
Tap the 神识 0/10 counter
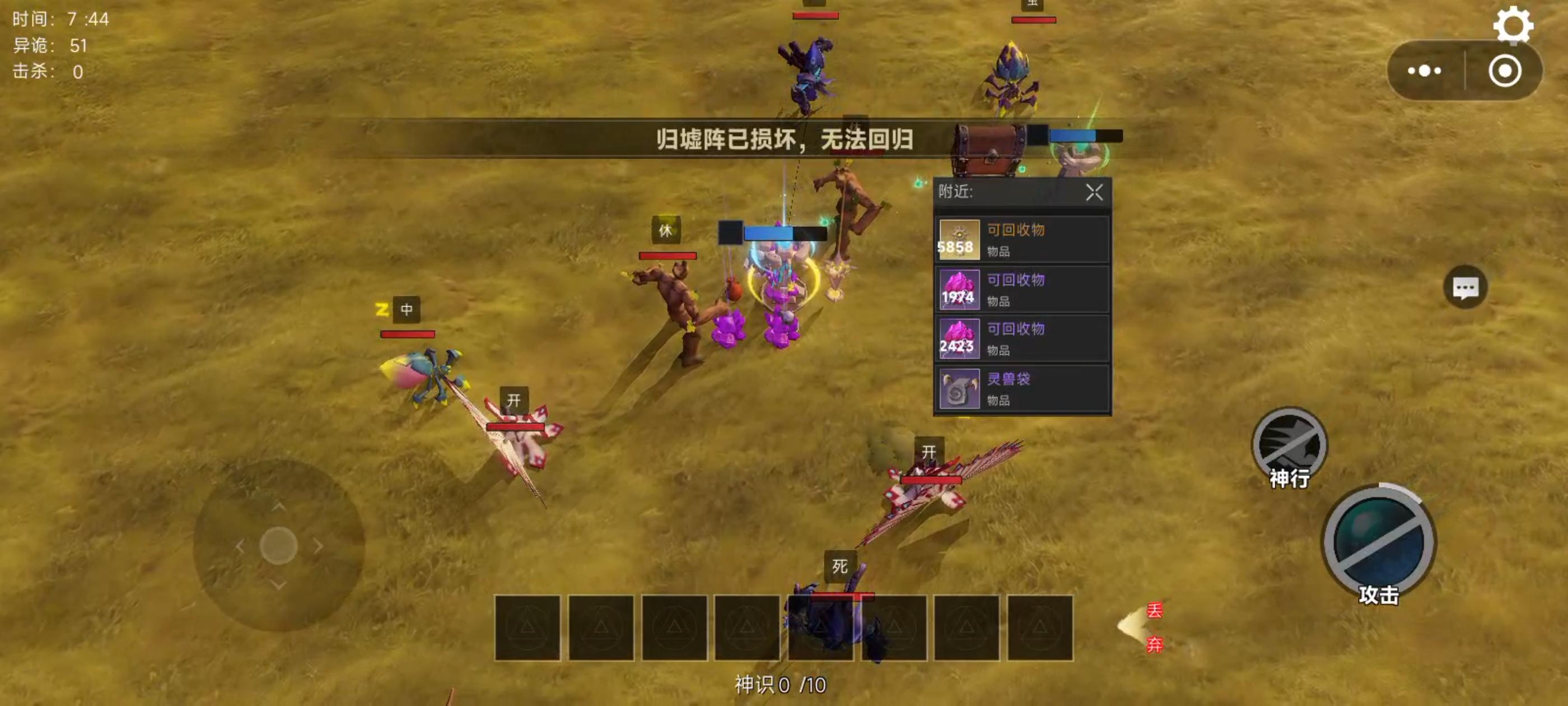(x=781, y=685)
